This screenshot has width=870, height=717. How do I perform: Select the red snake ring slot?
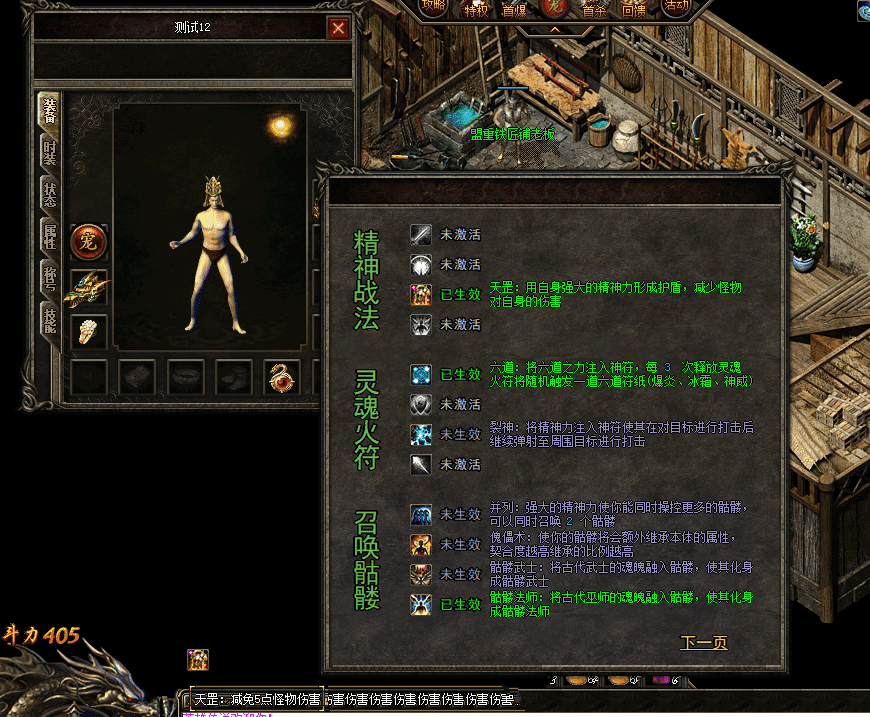click(281, 377)
